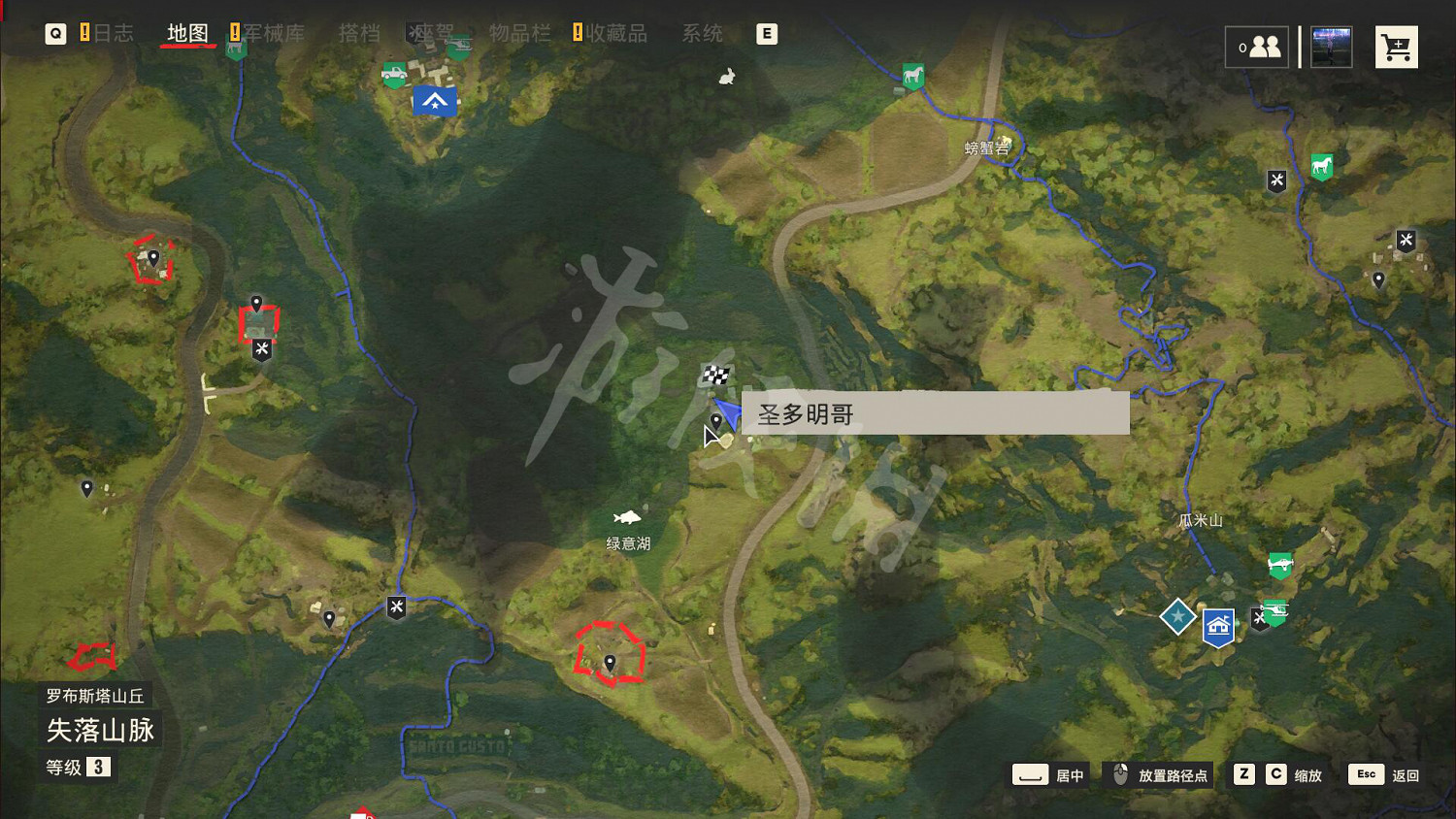Select the wrench workbench icon on map left
1456x819 pixels.
260,350
